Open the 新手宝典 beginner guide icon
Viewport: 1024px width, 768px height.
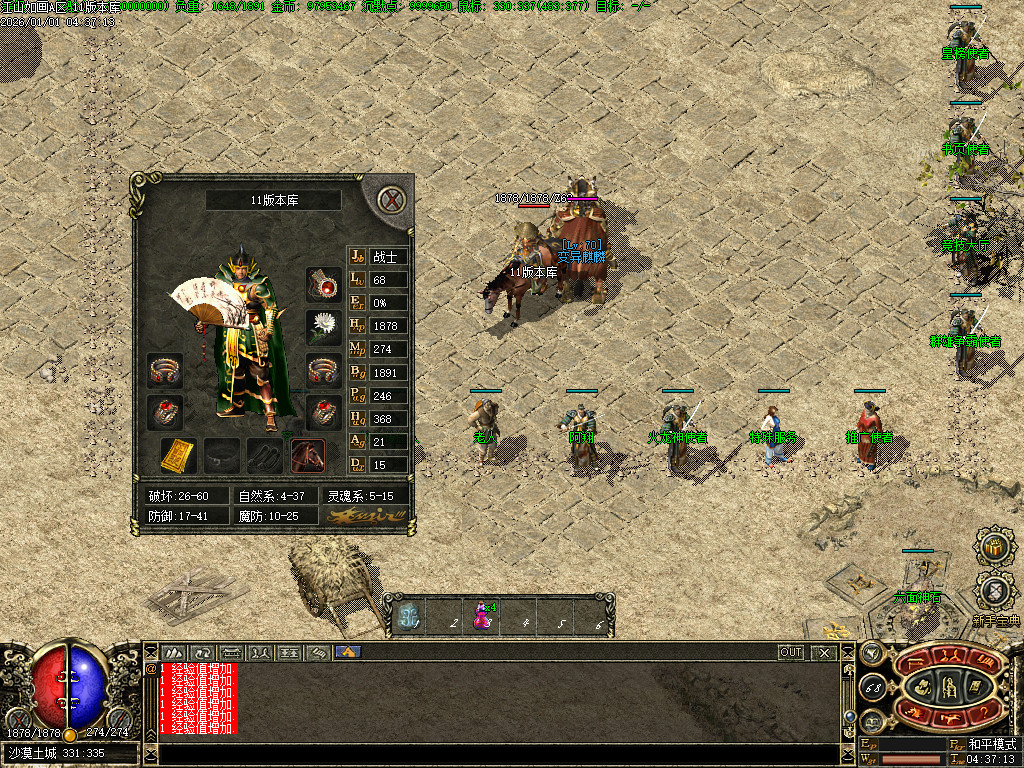[x=994, y=590]
